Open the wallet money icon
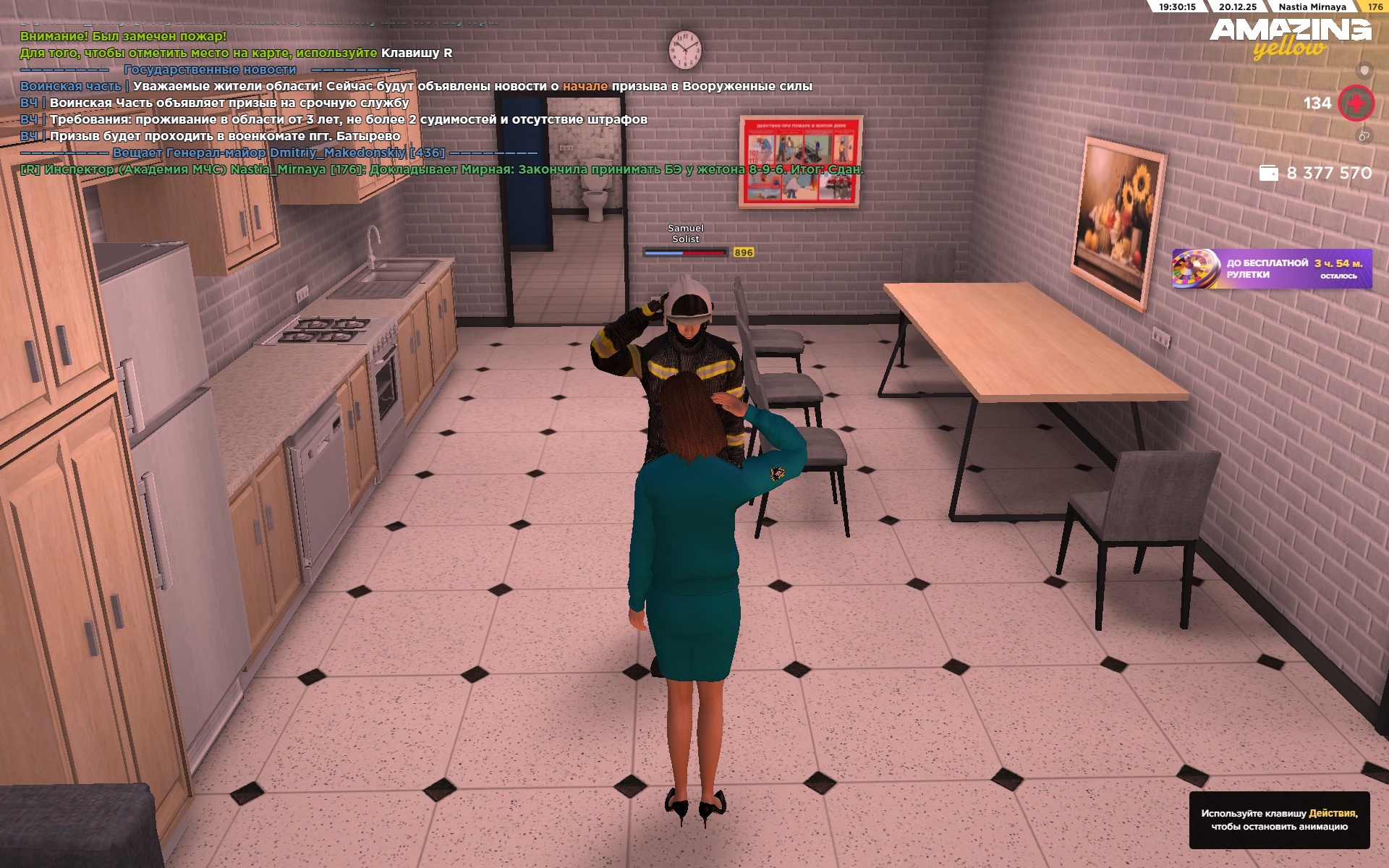 (1268, 174)
